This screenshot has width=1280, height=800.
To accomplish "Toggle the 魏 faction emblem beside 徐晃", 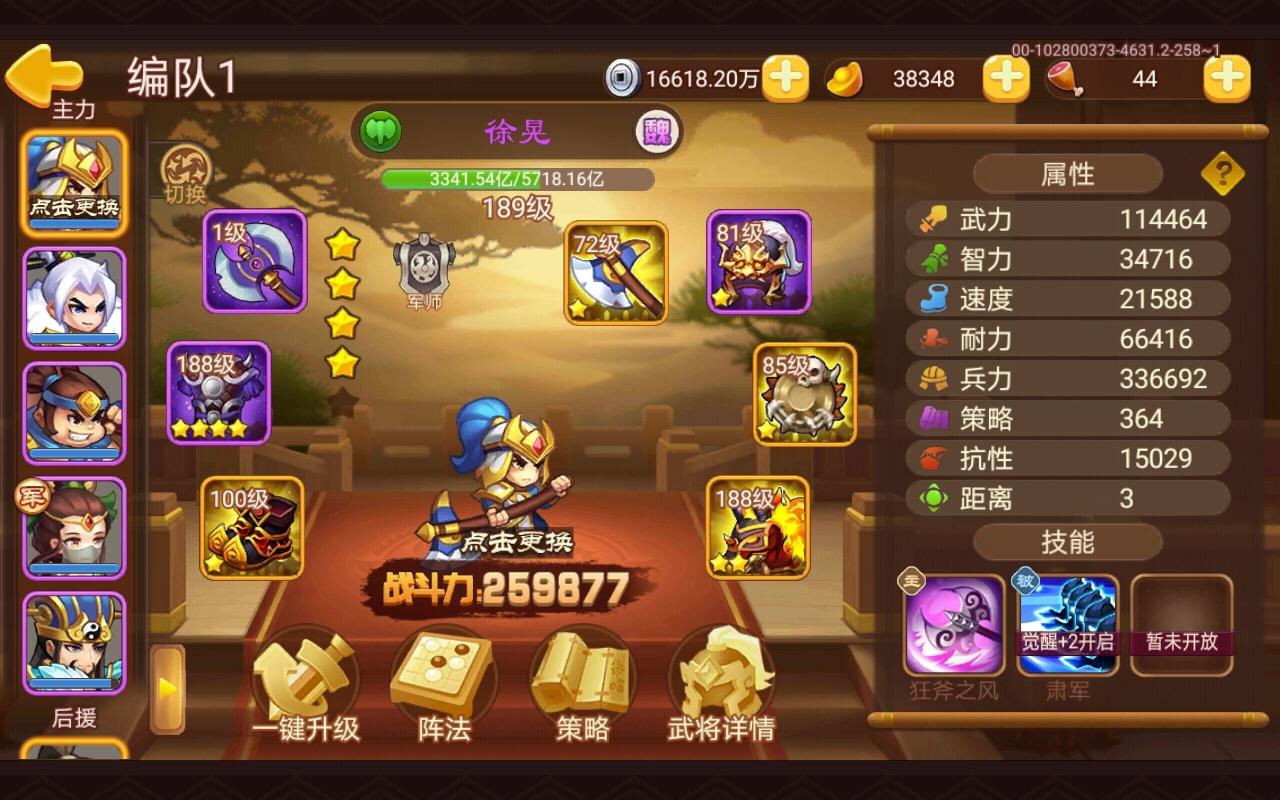I will [x=659, y=131].
